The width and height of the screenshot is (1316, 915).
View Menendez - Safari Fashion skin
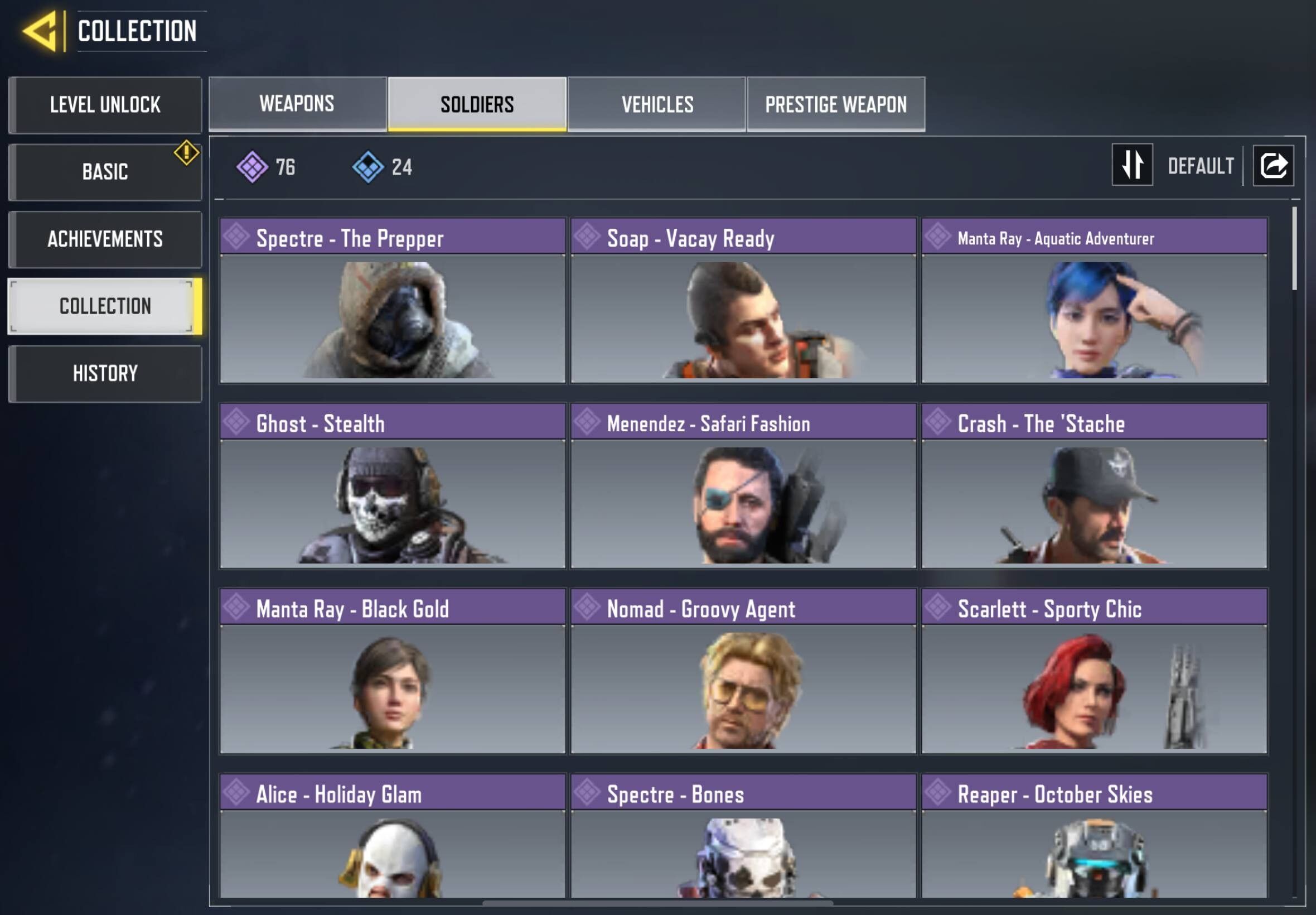click(743, 485)
